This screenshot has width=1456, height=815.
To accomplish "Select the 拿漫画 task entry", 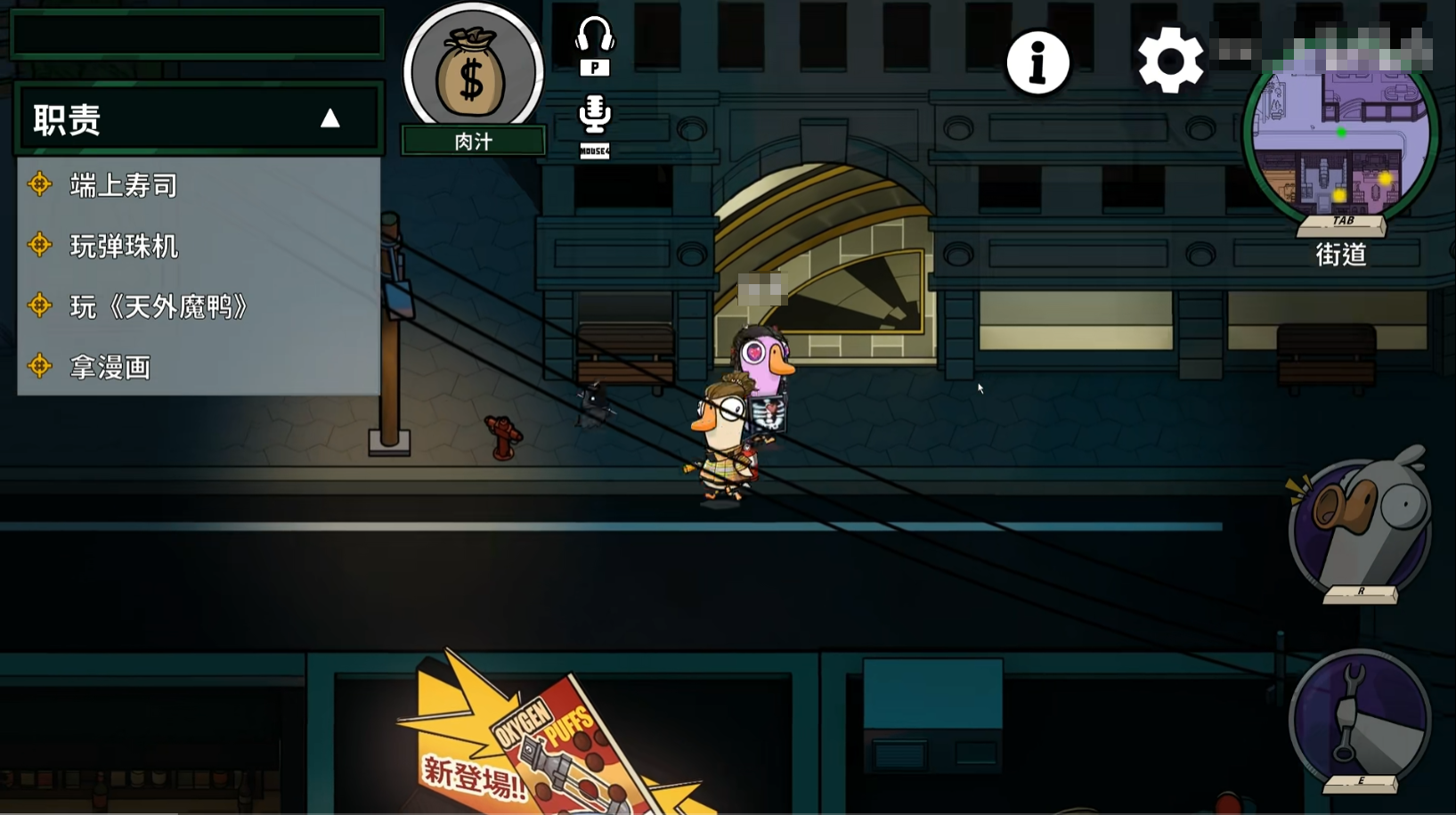I will (x=110, y=367).
